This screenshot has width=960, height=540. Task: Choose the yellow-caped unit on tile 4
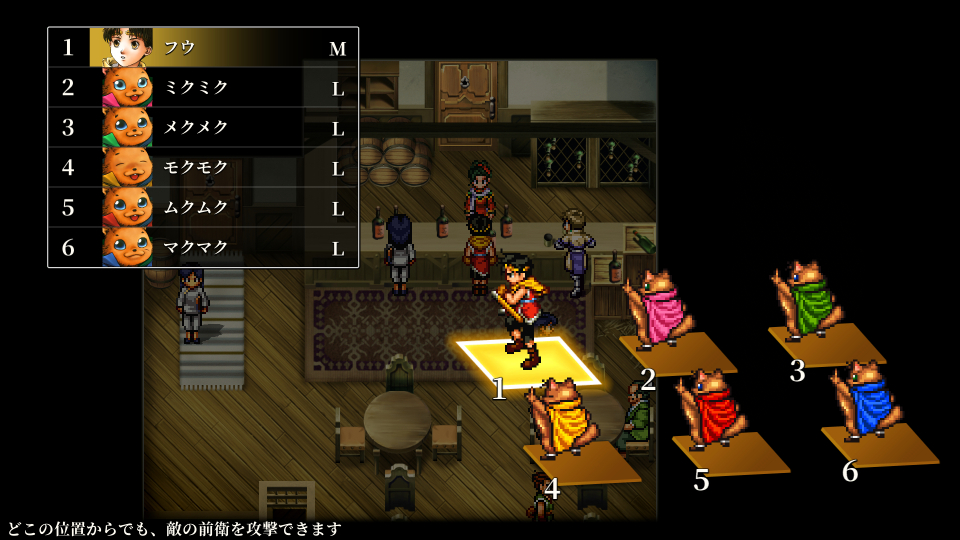pos(561,420)
